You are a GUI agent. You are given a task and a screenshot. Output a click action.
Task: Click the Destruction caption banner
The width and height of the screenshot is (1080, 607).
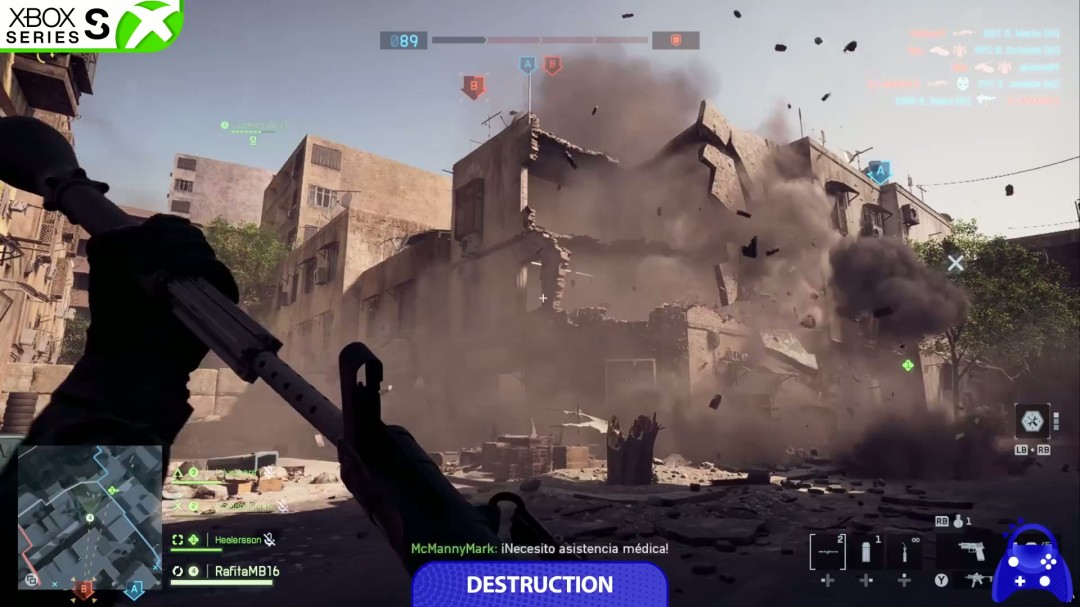click(x=539, y=585)
